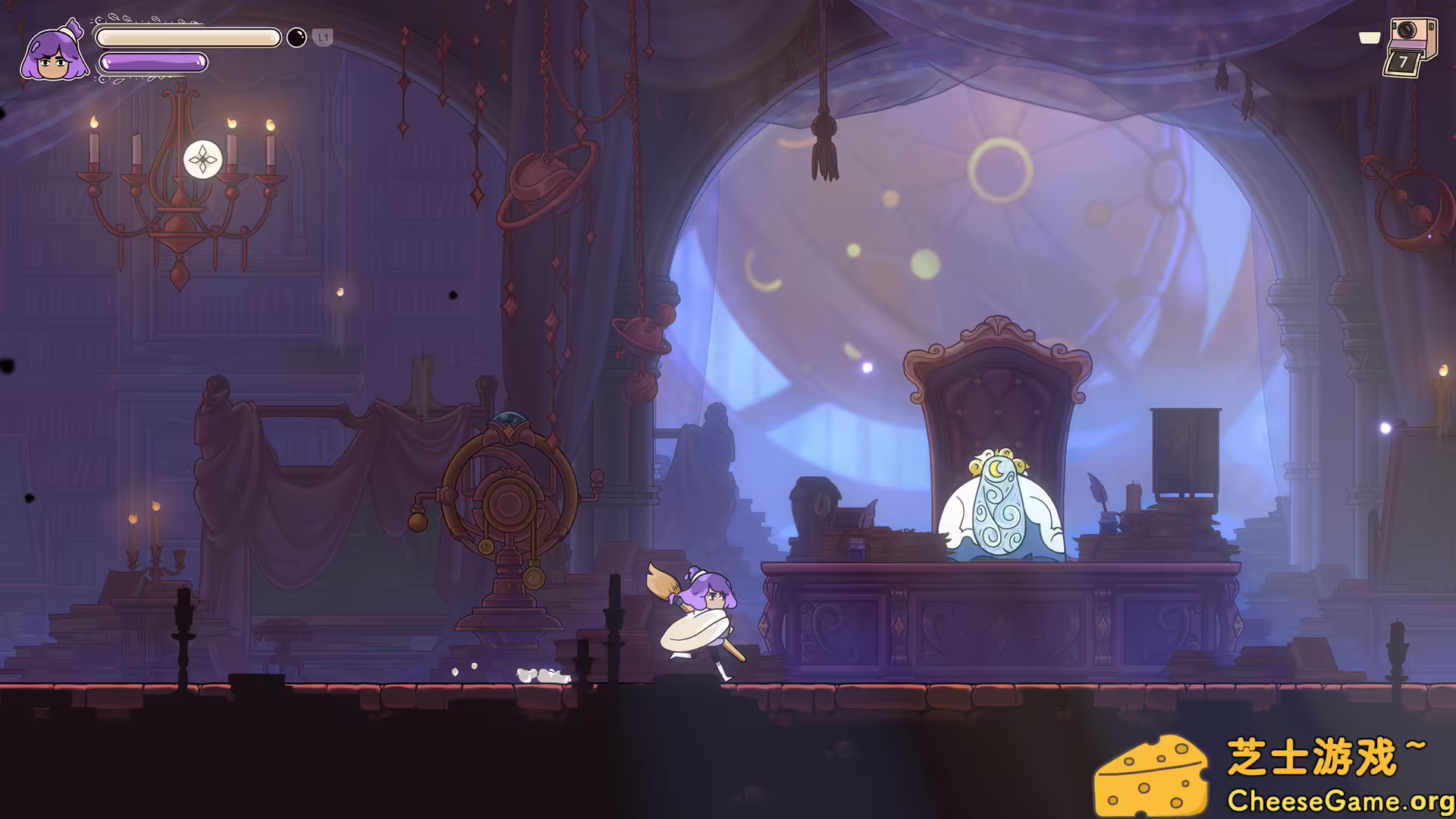Click the purple mana bar under the health bar
Screen dimensions: 1456x819
(x=152, y=64)
